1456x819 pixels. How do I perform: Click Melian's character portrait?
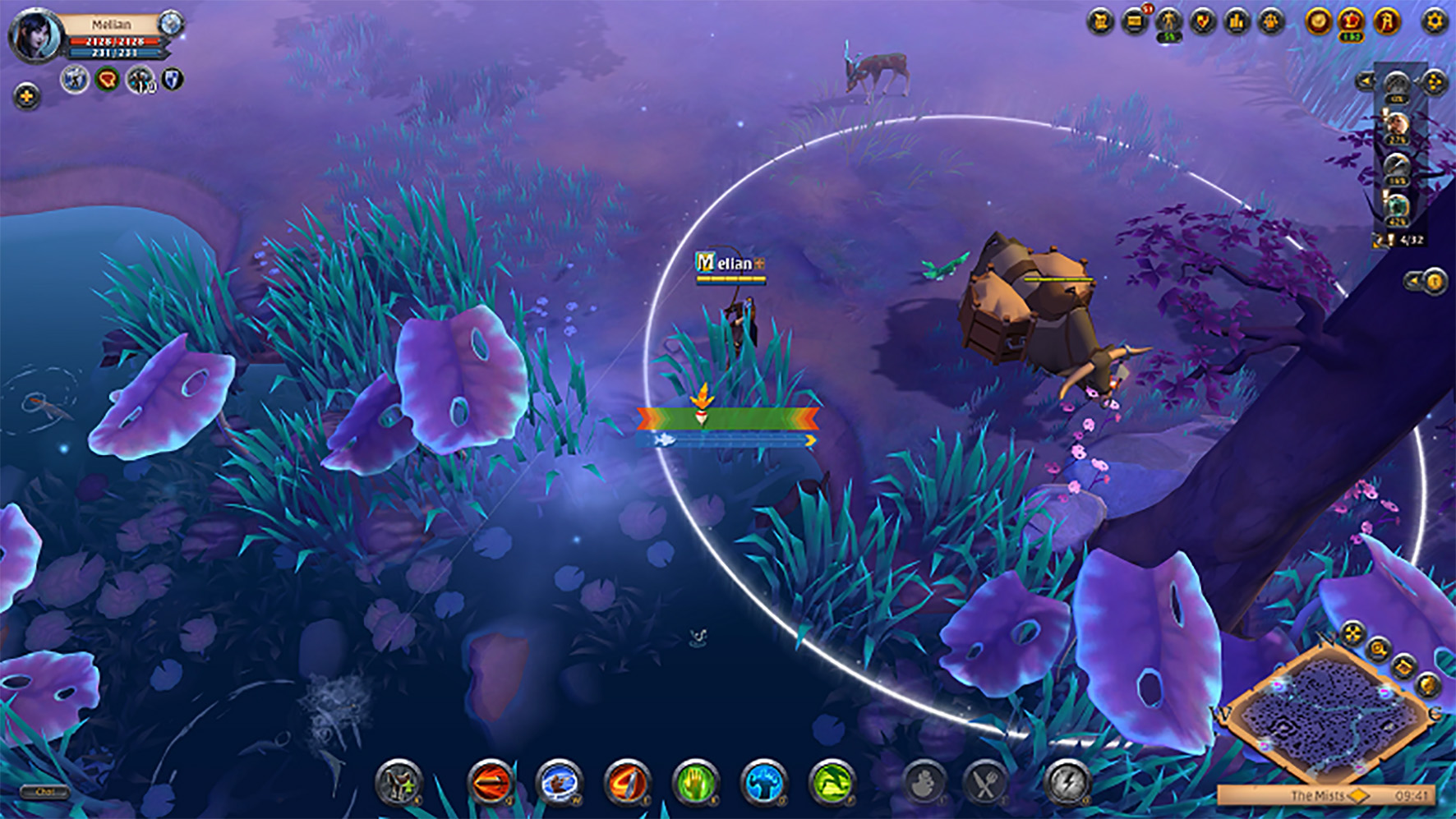coord(37,35)
